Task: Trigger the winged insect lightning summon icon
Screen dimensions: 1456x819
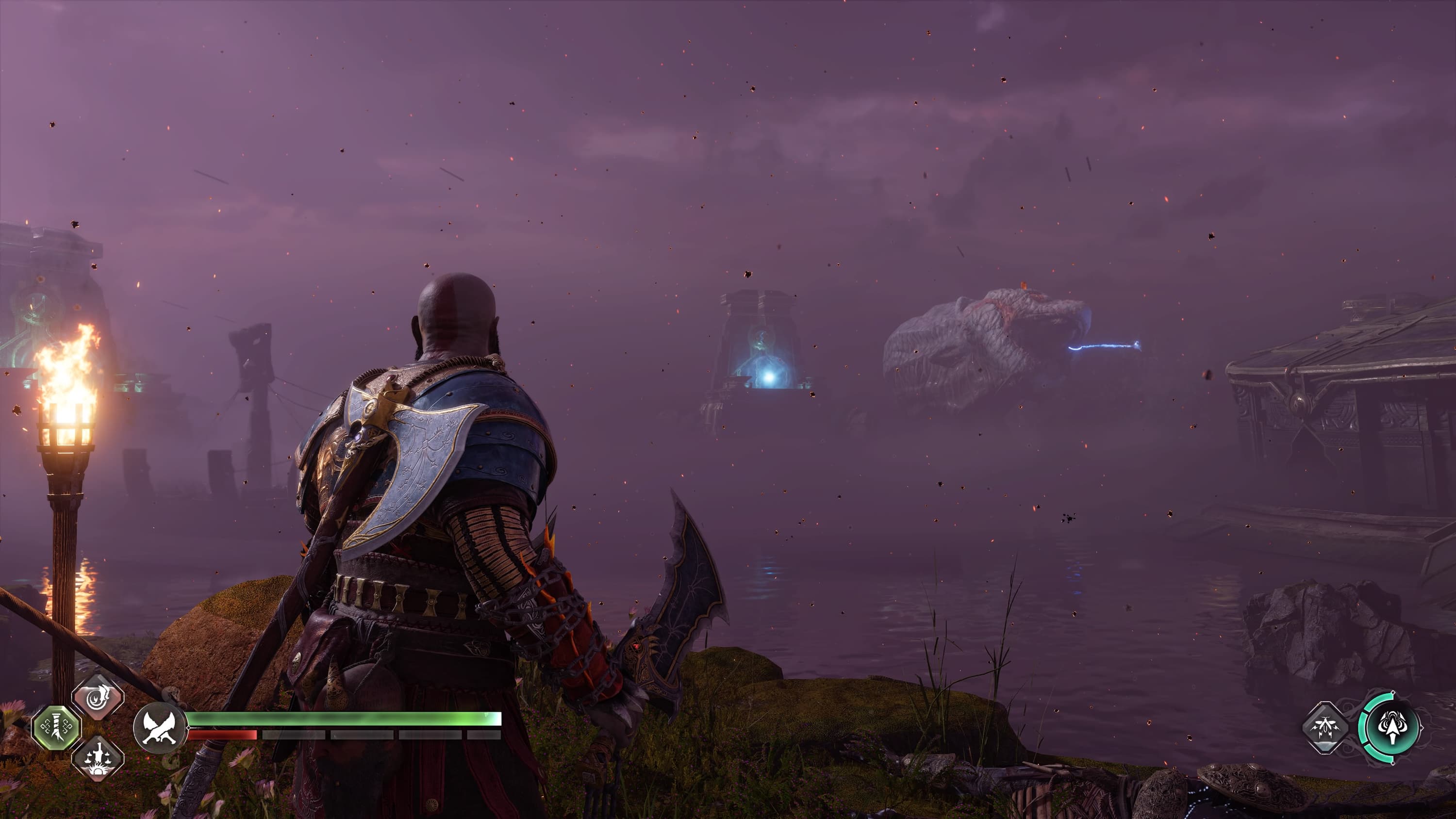Action: click(1325, 727)
